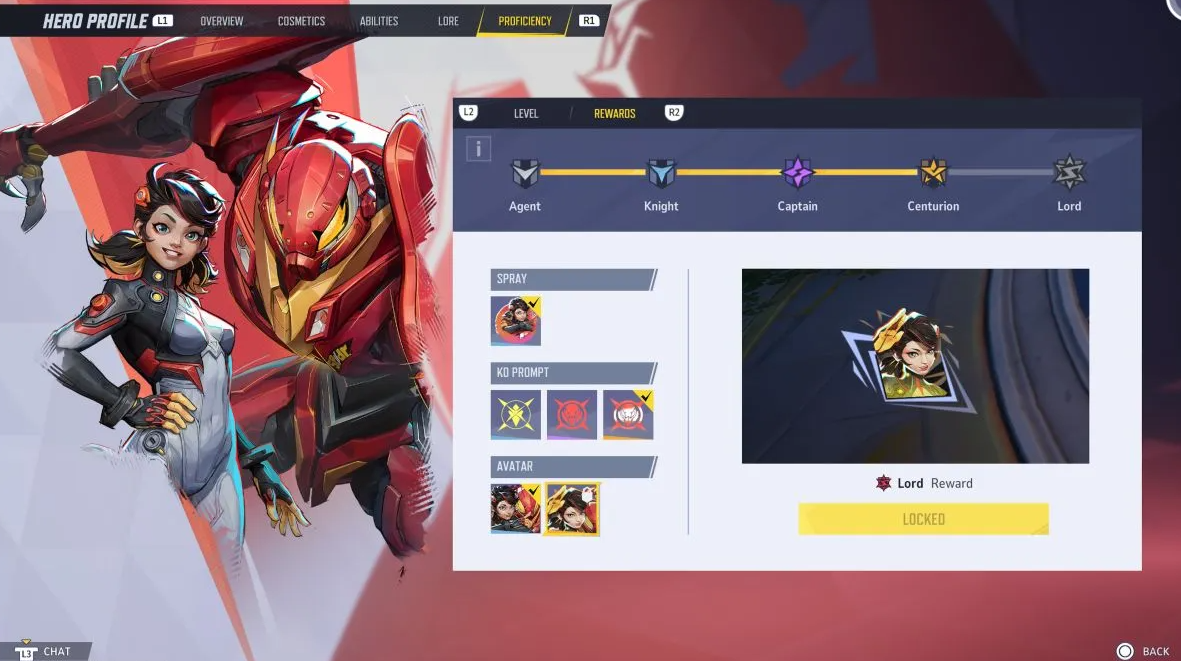The width and height of the screenshot is (1181, 661).
Task: Choose the yellow KO prompt reward
Action: click(x=516, y=414)
